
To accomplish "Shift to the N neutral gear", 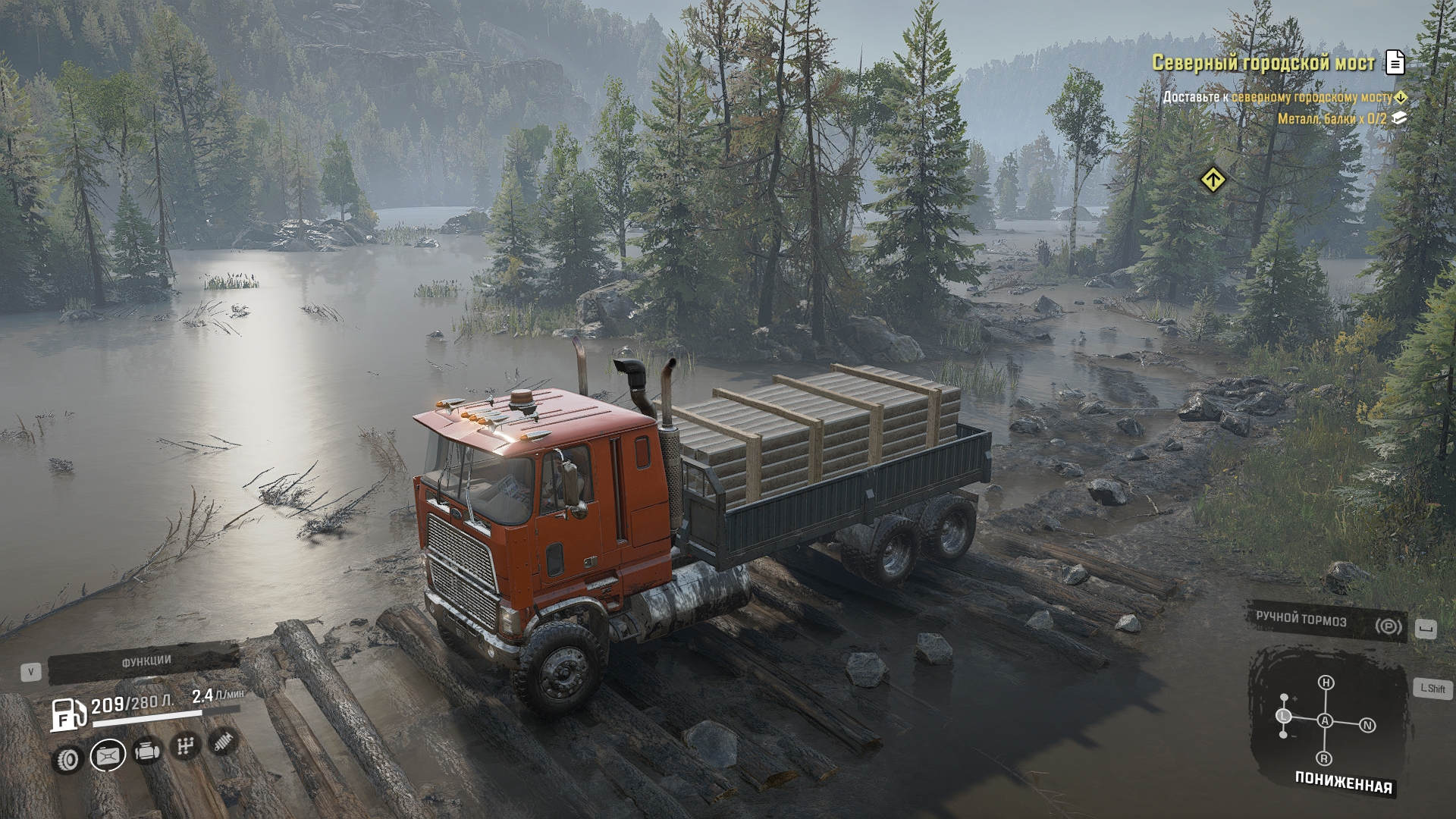I will 1367,726.
